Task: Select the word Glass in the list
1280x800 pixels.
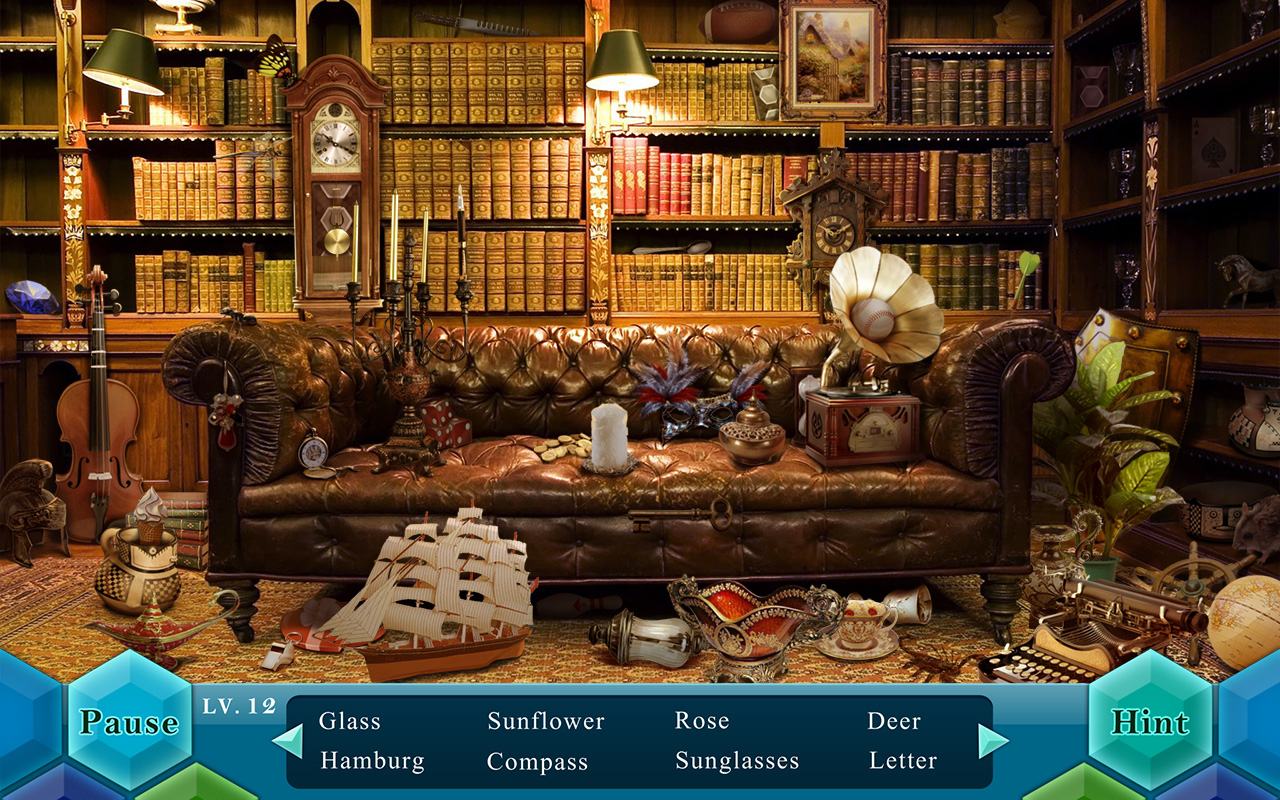Action: (x=348, y=720)
